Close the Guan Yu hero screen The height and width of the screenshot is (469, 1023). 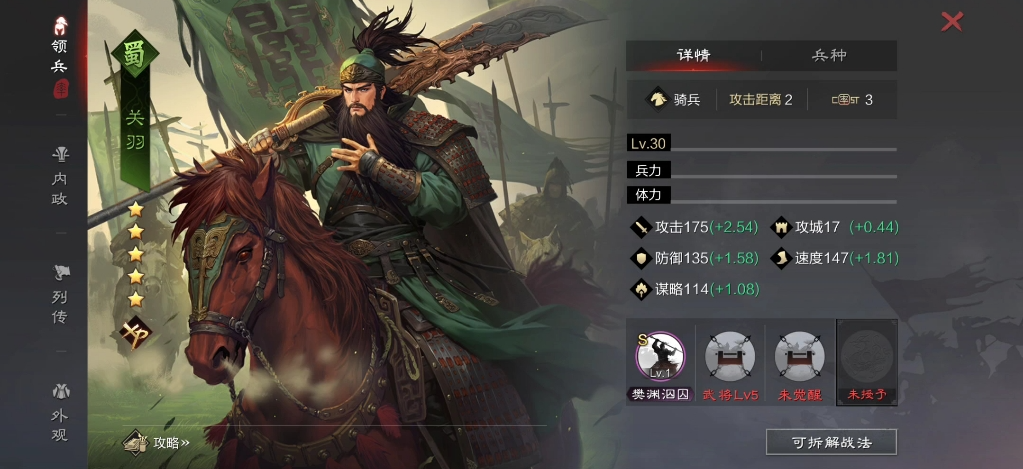click(x=952, y=21)
